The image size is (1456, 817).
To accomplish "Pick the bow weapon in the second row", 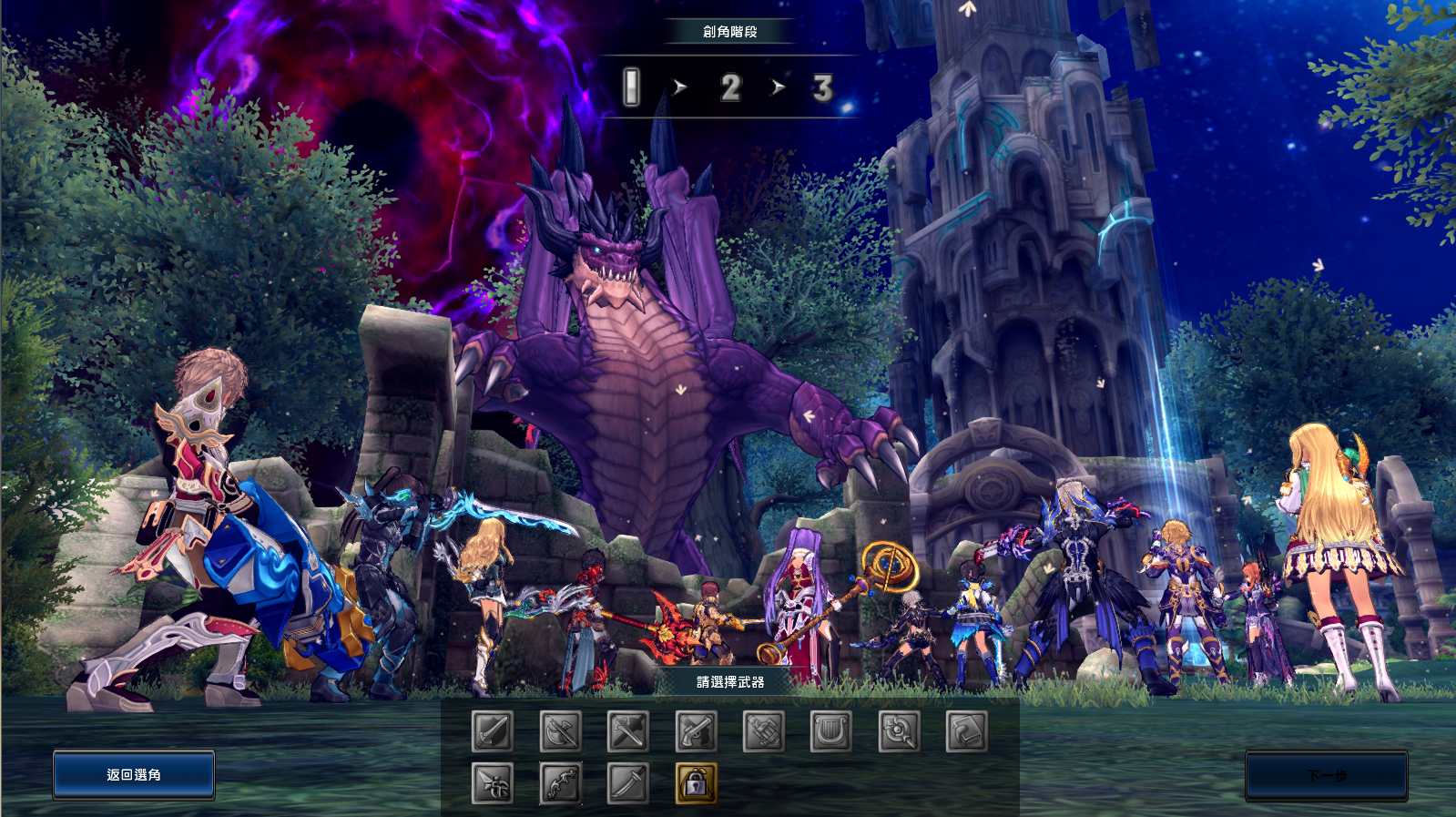I will pos(562,783).
